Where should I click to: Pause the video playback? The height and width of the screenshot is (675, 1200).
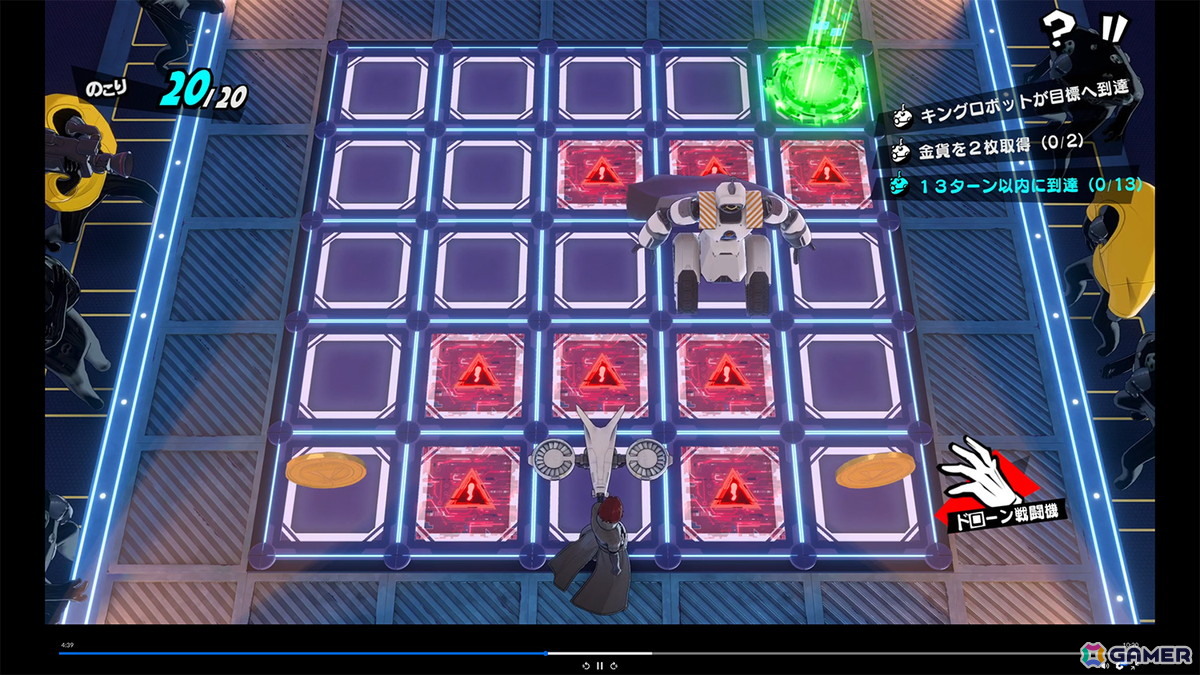599,665
